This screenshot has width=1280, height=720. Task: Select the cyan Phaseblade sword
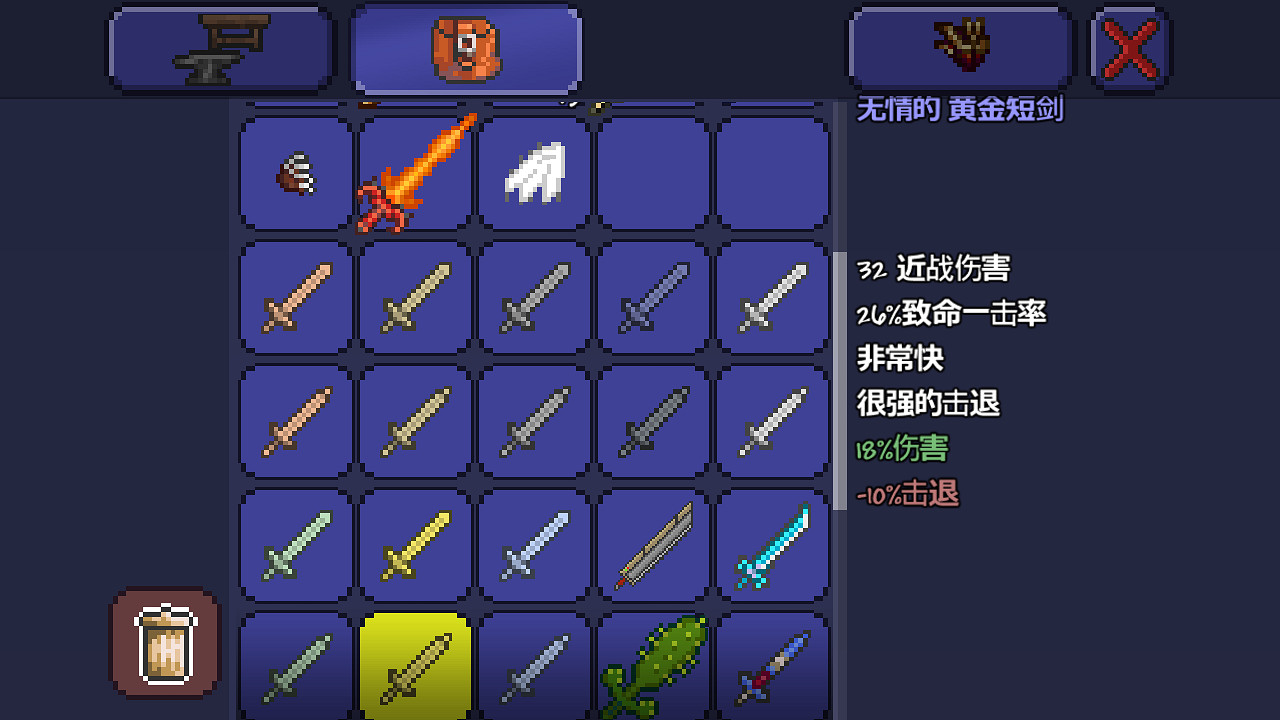click(x=773, y=545)
